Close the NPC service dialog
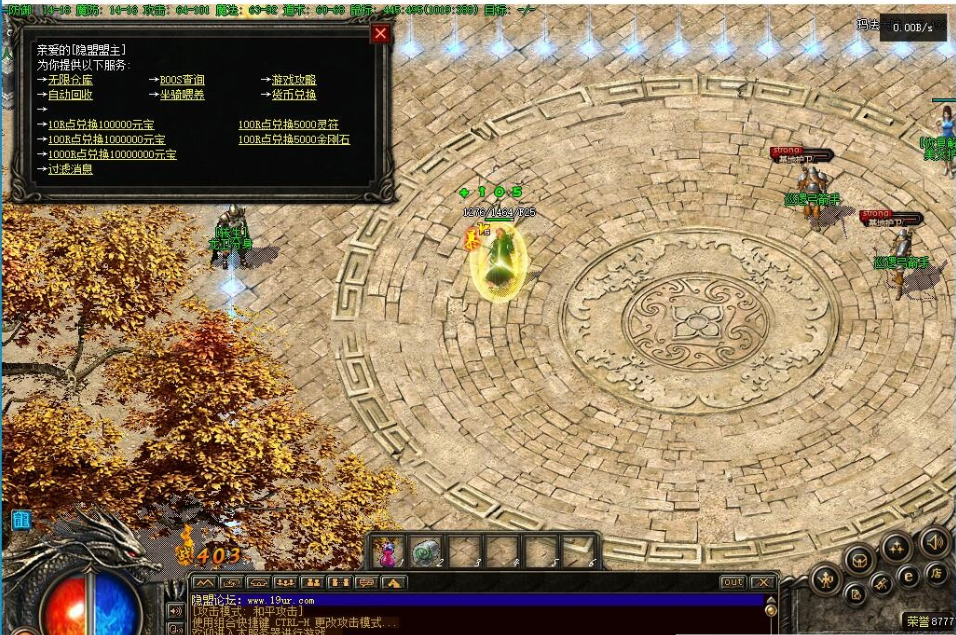Viewport: 956px width, 635px height. pyautogui.click(x=380, y=34)
